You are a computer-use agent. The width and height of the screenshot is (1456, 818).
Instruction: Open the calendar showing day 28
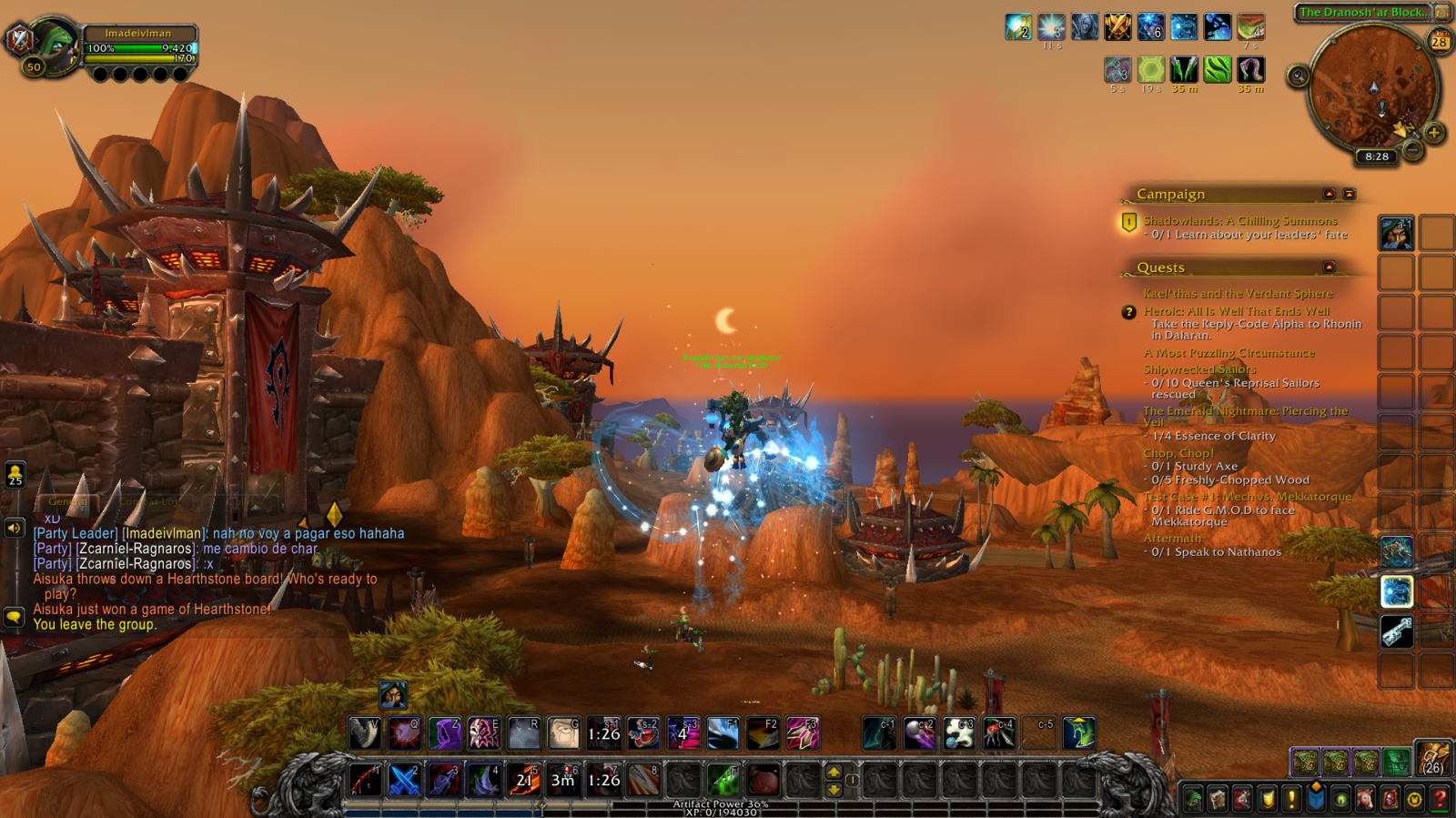(1439, 42)
